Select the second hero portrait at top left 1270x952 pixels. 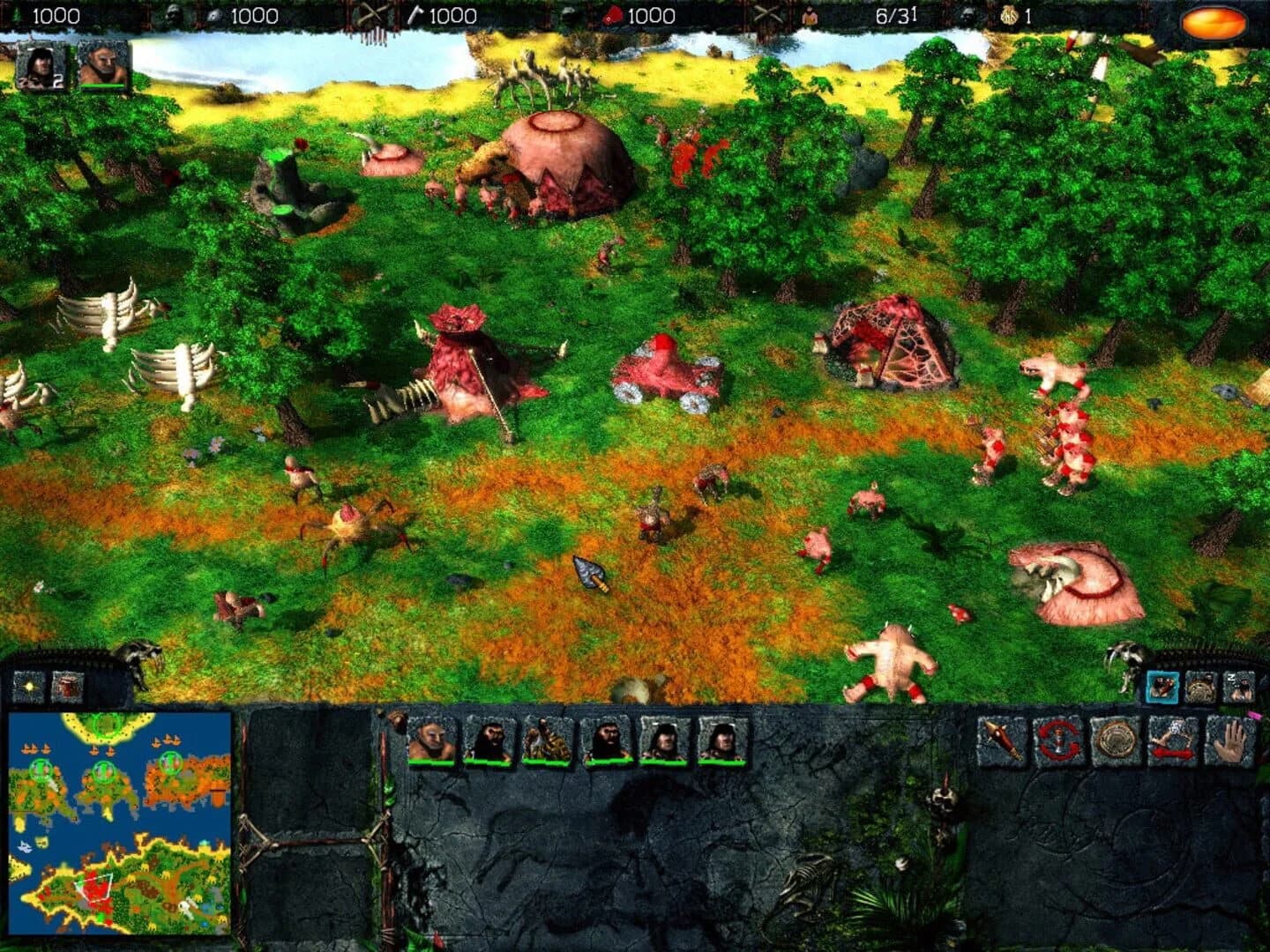(x=101, y=68)
